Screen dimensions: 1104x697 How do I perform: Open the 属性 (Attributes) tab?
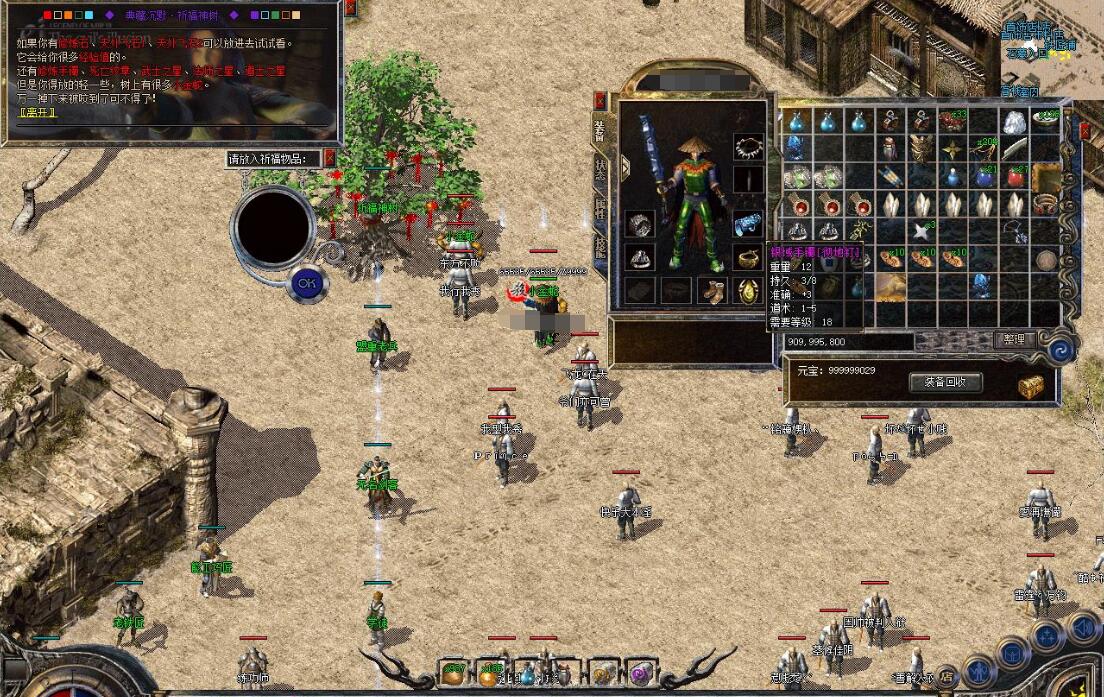[600, 208]
